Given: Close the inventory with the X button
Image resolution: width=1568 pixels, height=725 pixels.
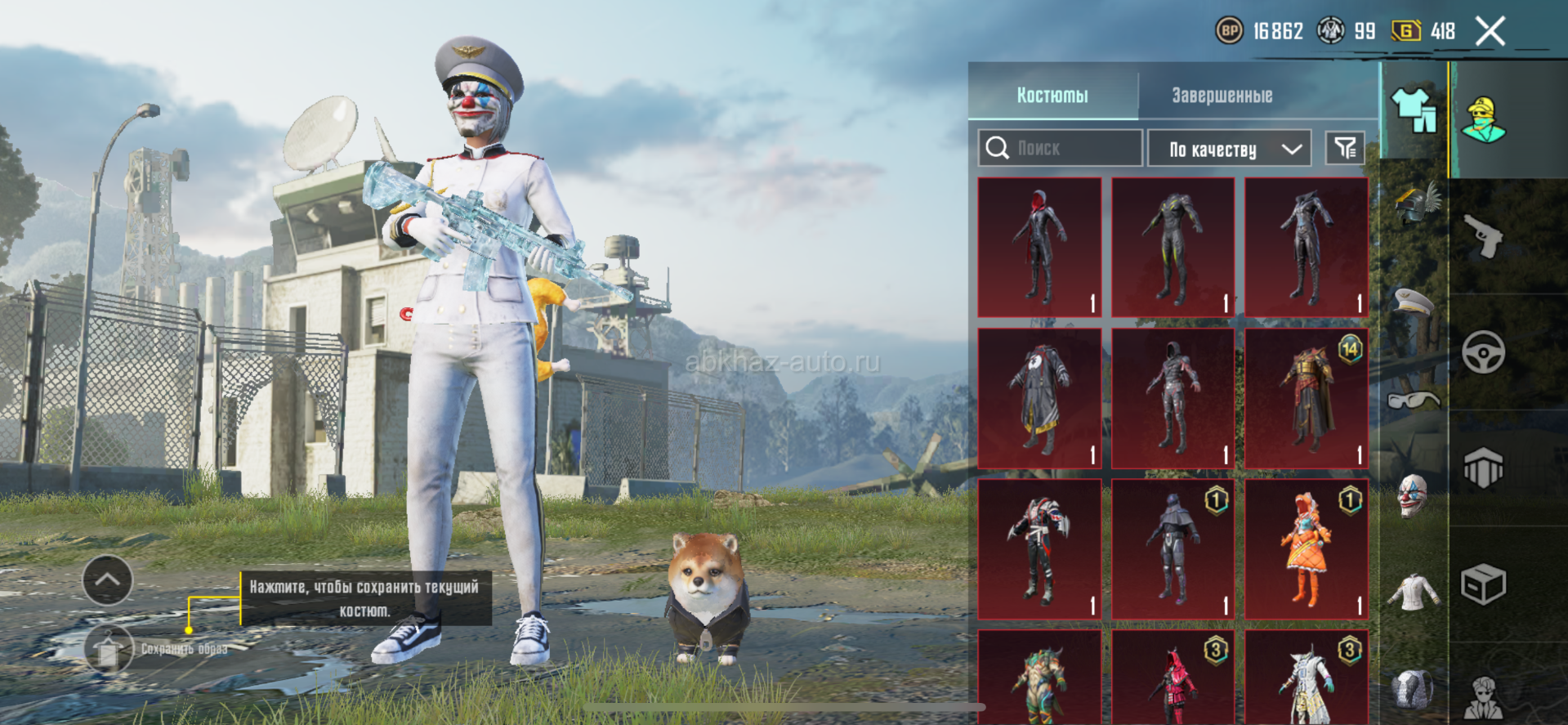Looking at the screenshot, I should pos(1490,32).
